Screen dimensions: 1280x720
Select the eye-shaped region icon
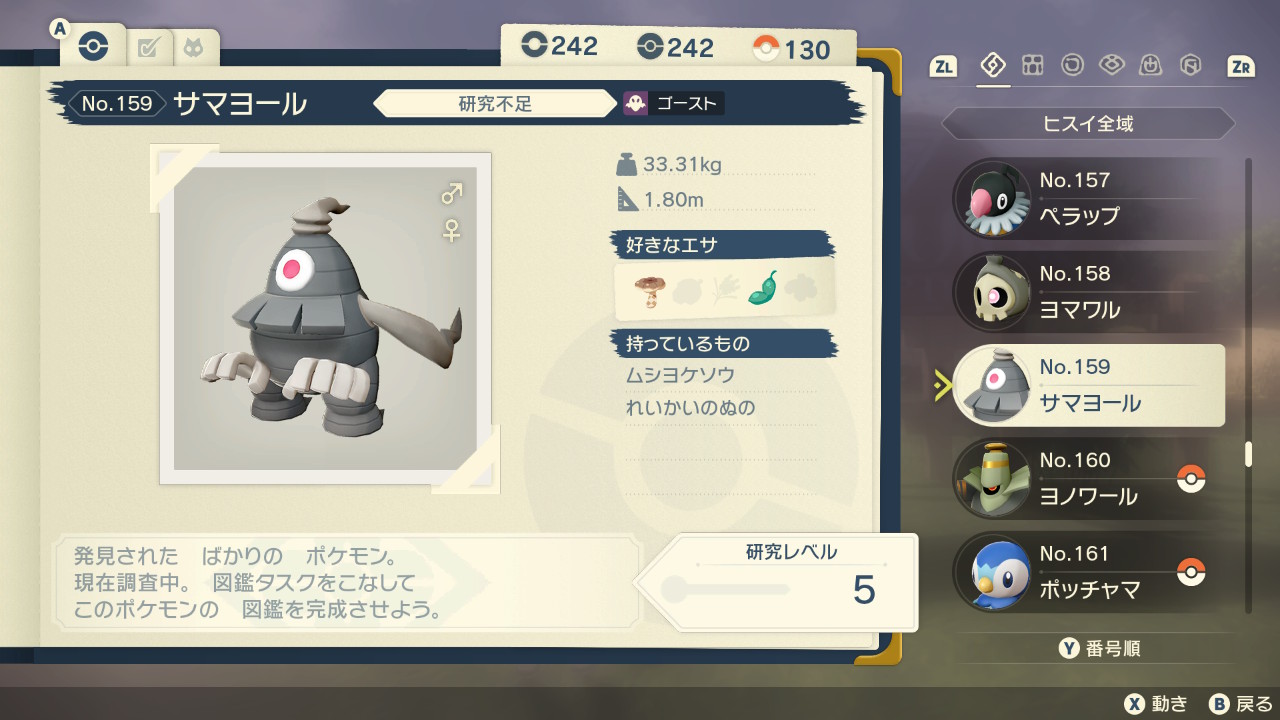tap(1111, 66)
